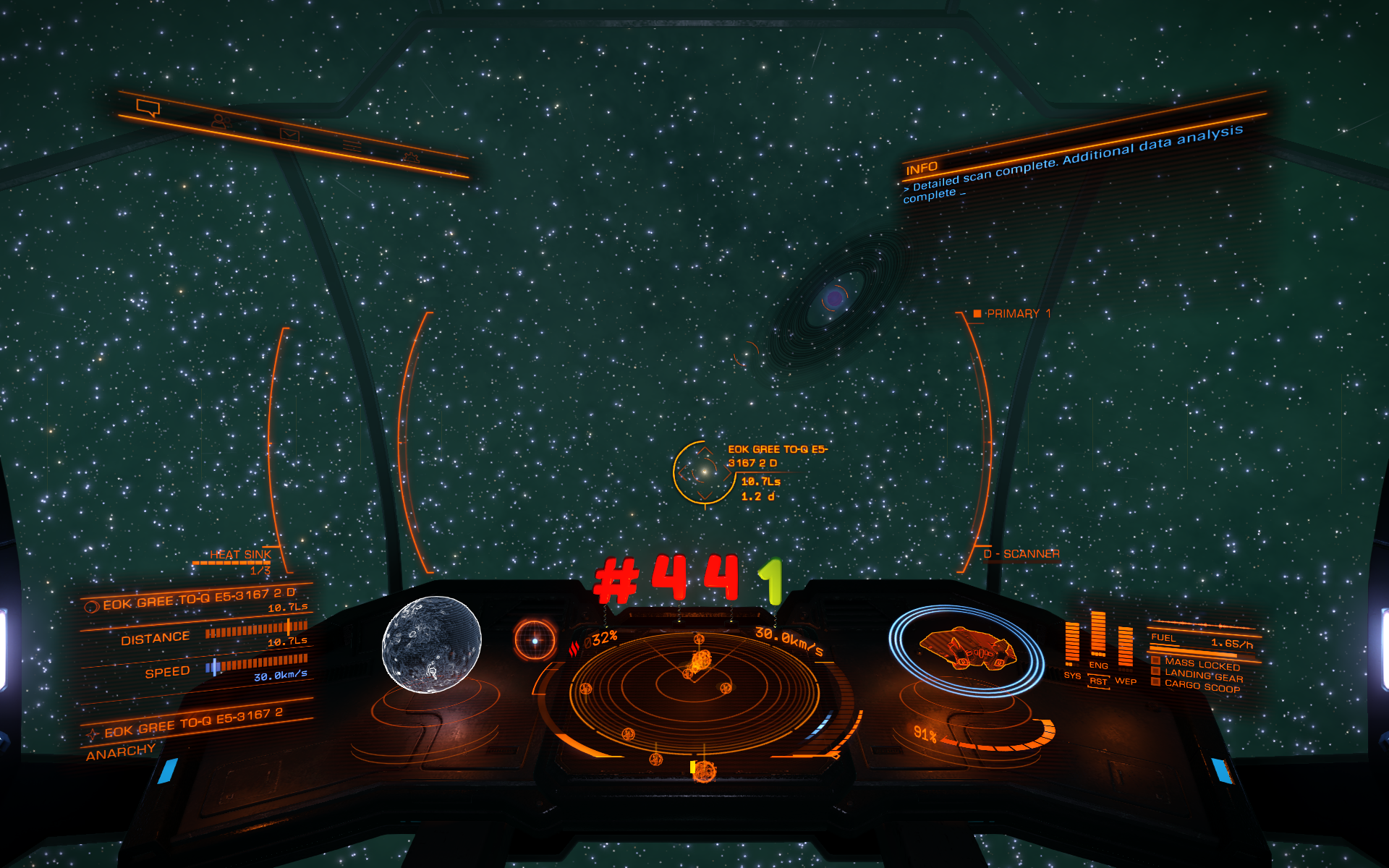Viewport: 1389px width, 868px height.
Task: Open the inbox envelope tab
Action: 289,135
